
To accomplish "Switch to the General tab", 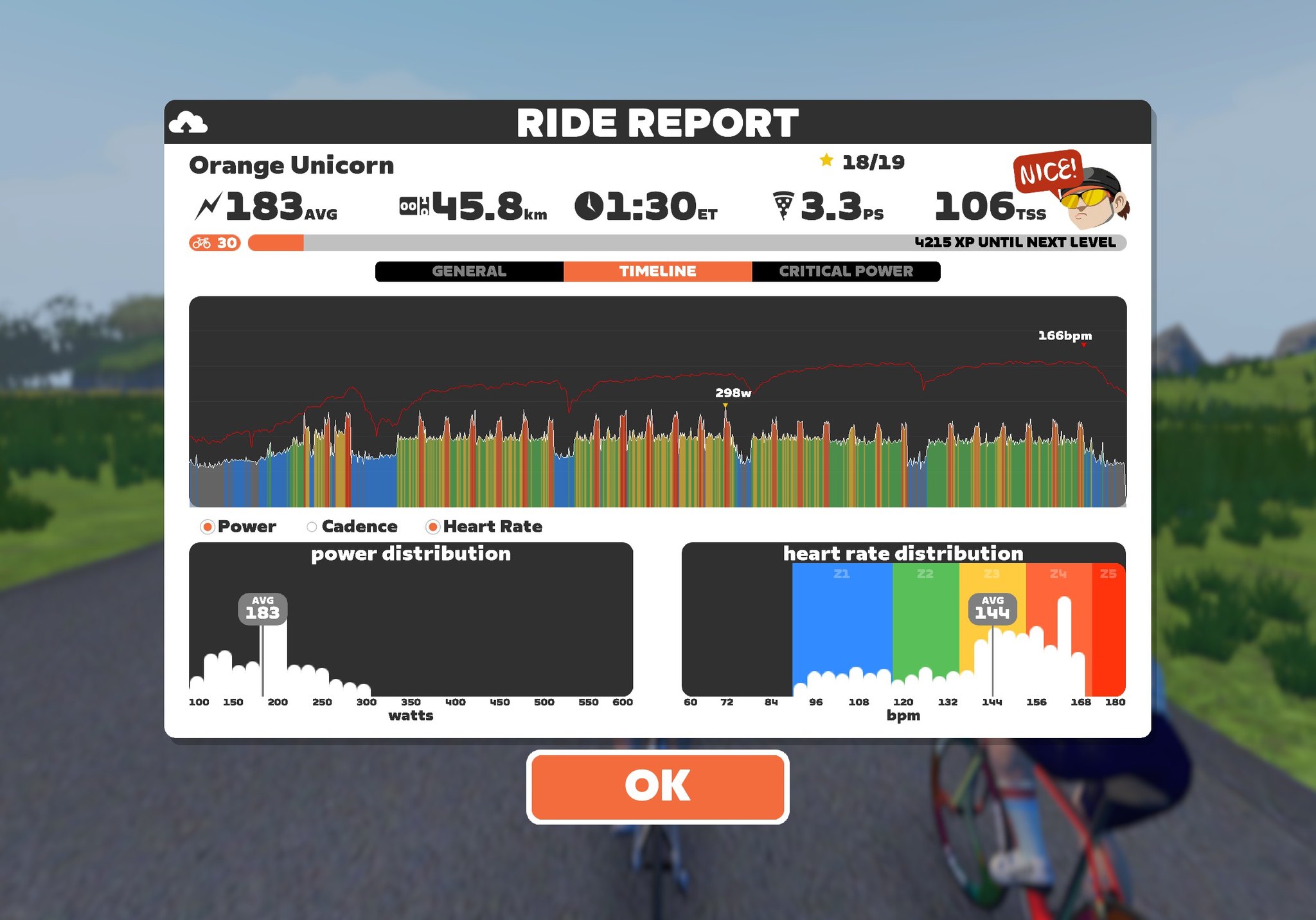I will click(x=469, y=271).
